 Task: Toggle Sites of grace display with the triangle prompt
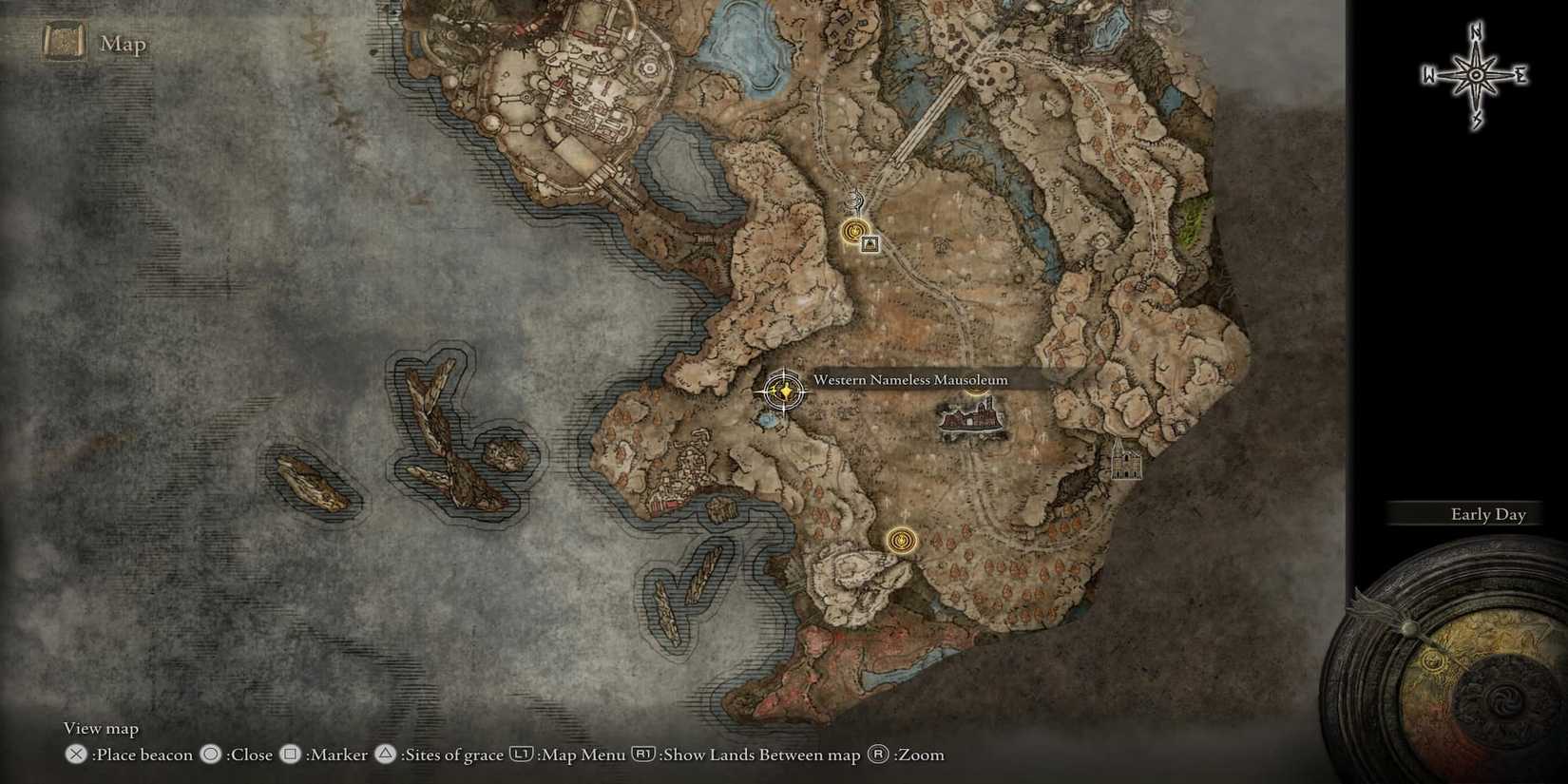(385, 754)
